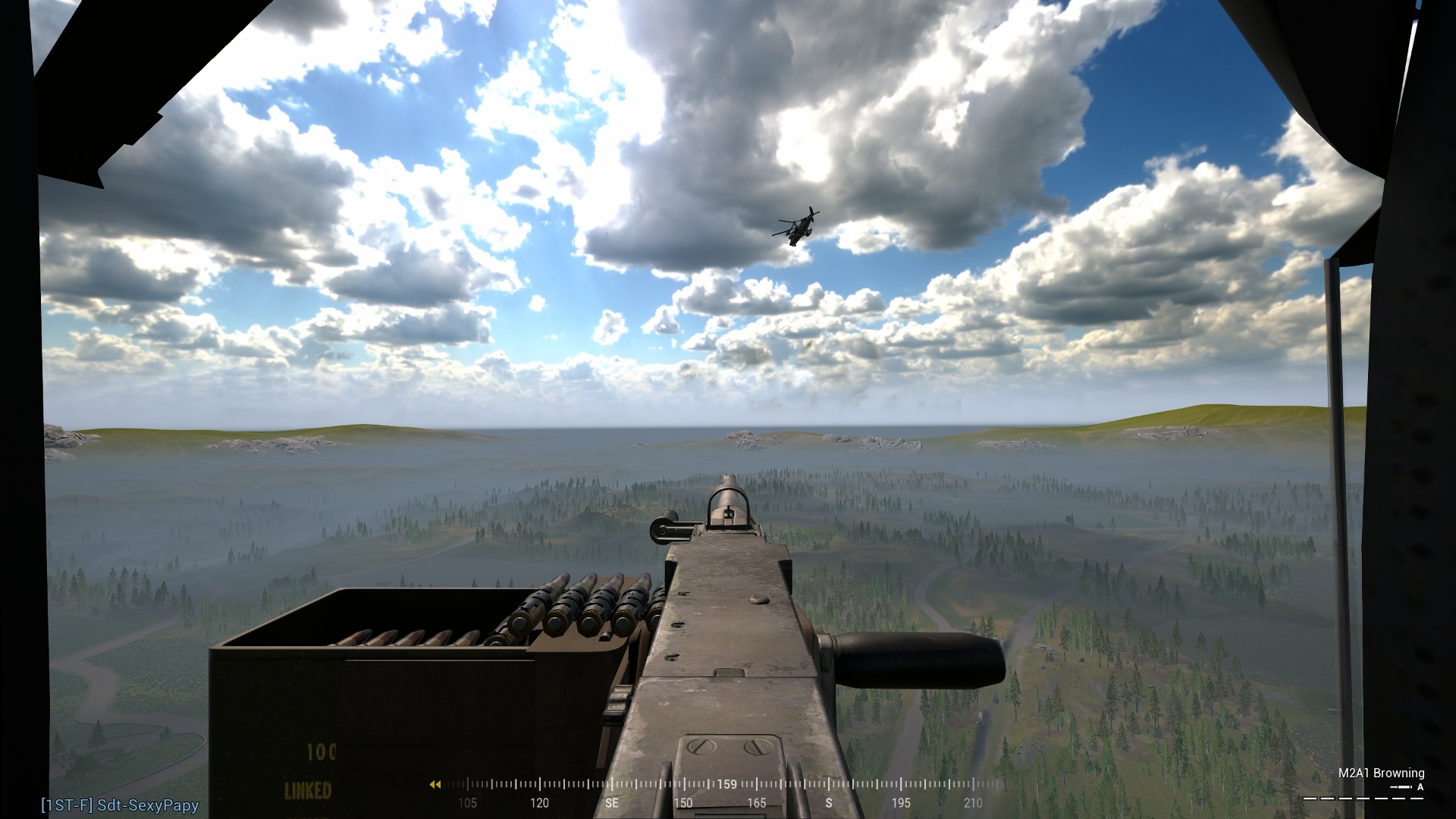Click the M2A1 Browning weapon name label
The image size is (1456, 819).
[1382, 773]
